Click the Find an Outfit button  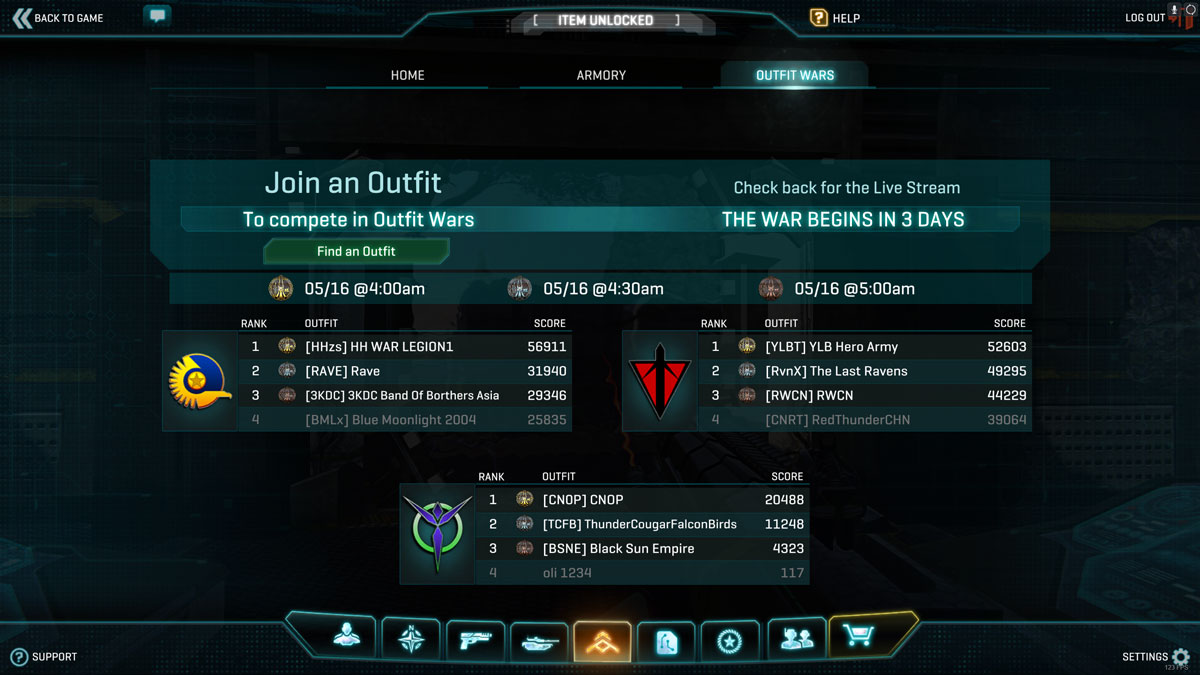click(356, 251)
